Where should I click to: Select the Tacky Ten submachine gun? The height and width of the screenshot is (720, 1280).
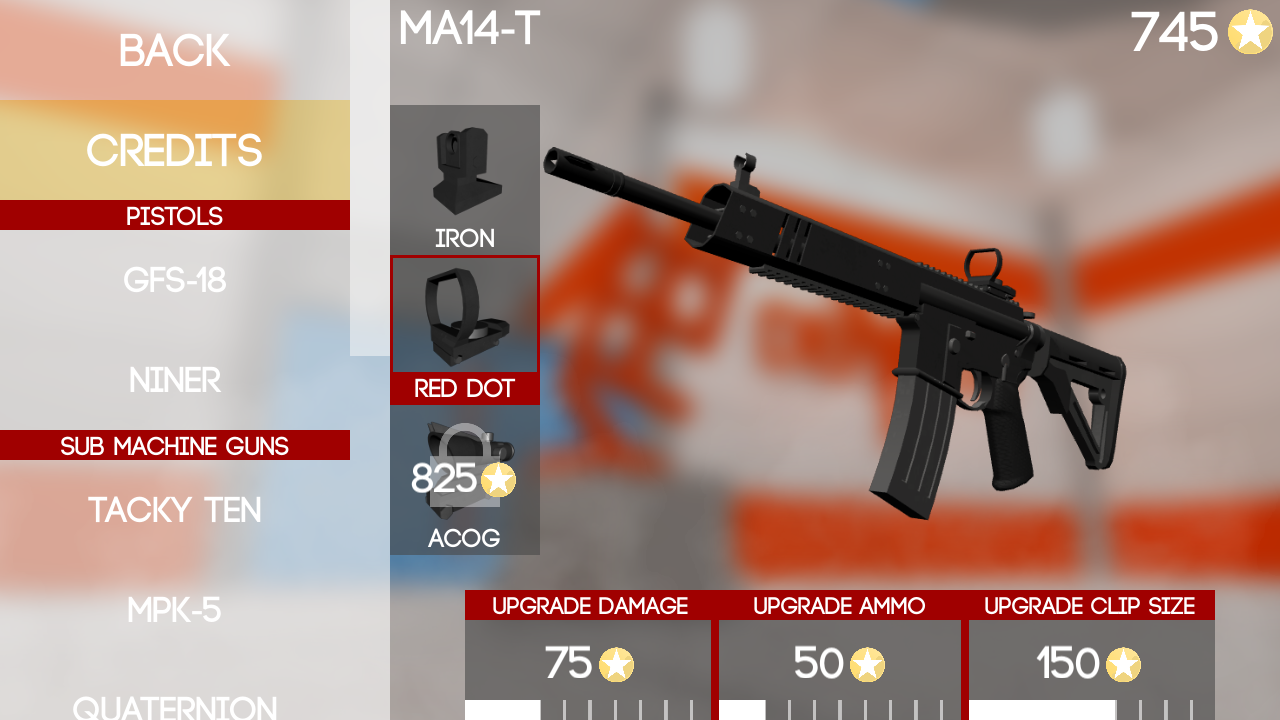(x=174, y=510)
